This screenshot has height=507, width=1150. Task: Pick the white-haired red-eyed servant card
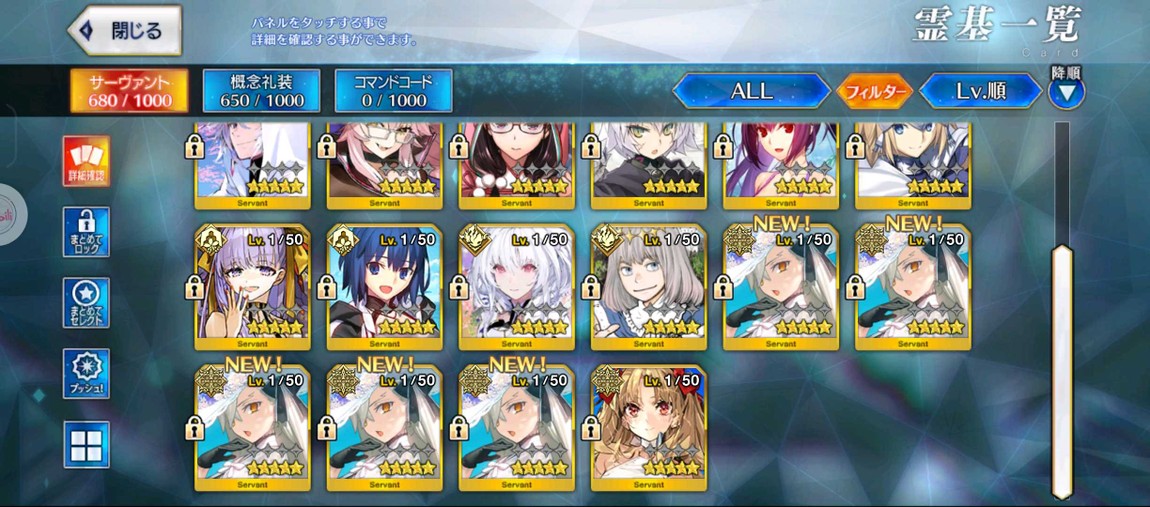point(516,287)
